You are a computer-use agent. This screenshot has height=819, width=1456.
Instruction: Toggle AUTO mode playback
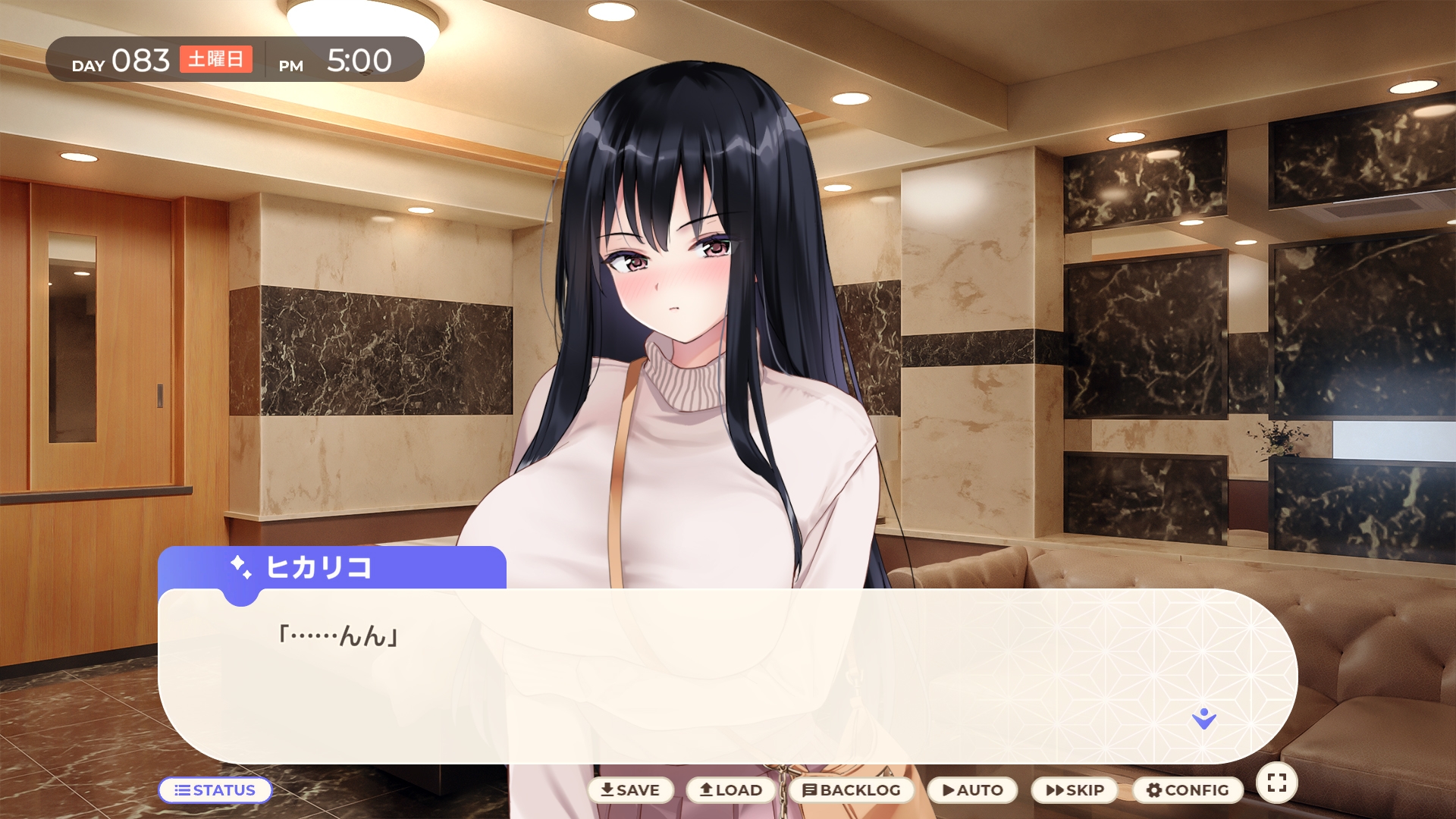pos(973,790)
